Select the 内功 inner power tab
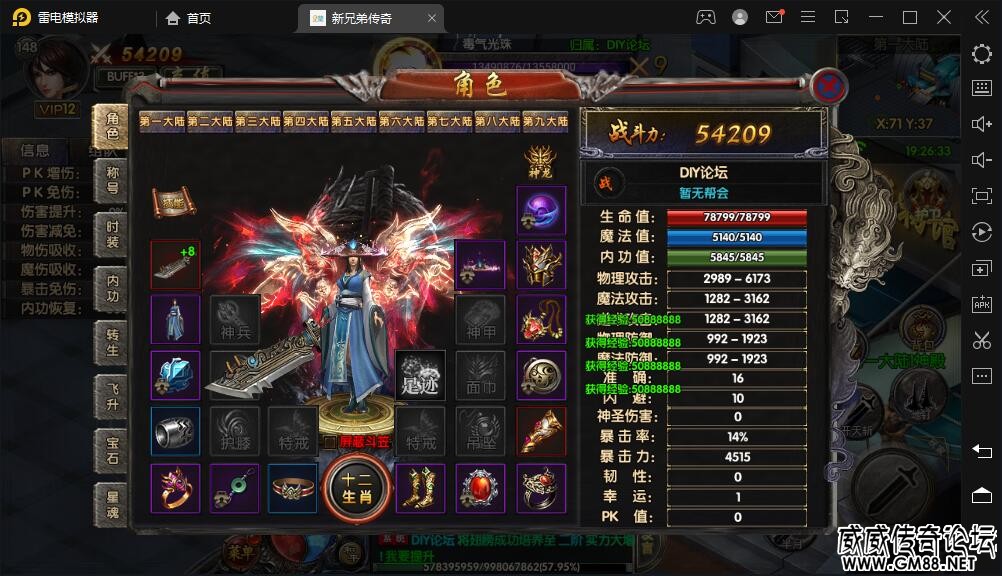 [112, 288]
